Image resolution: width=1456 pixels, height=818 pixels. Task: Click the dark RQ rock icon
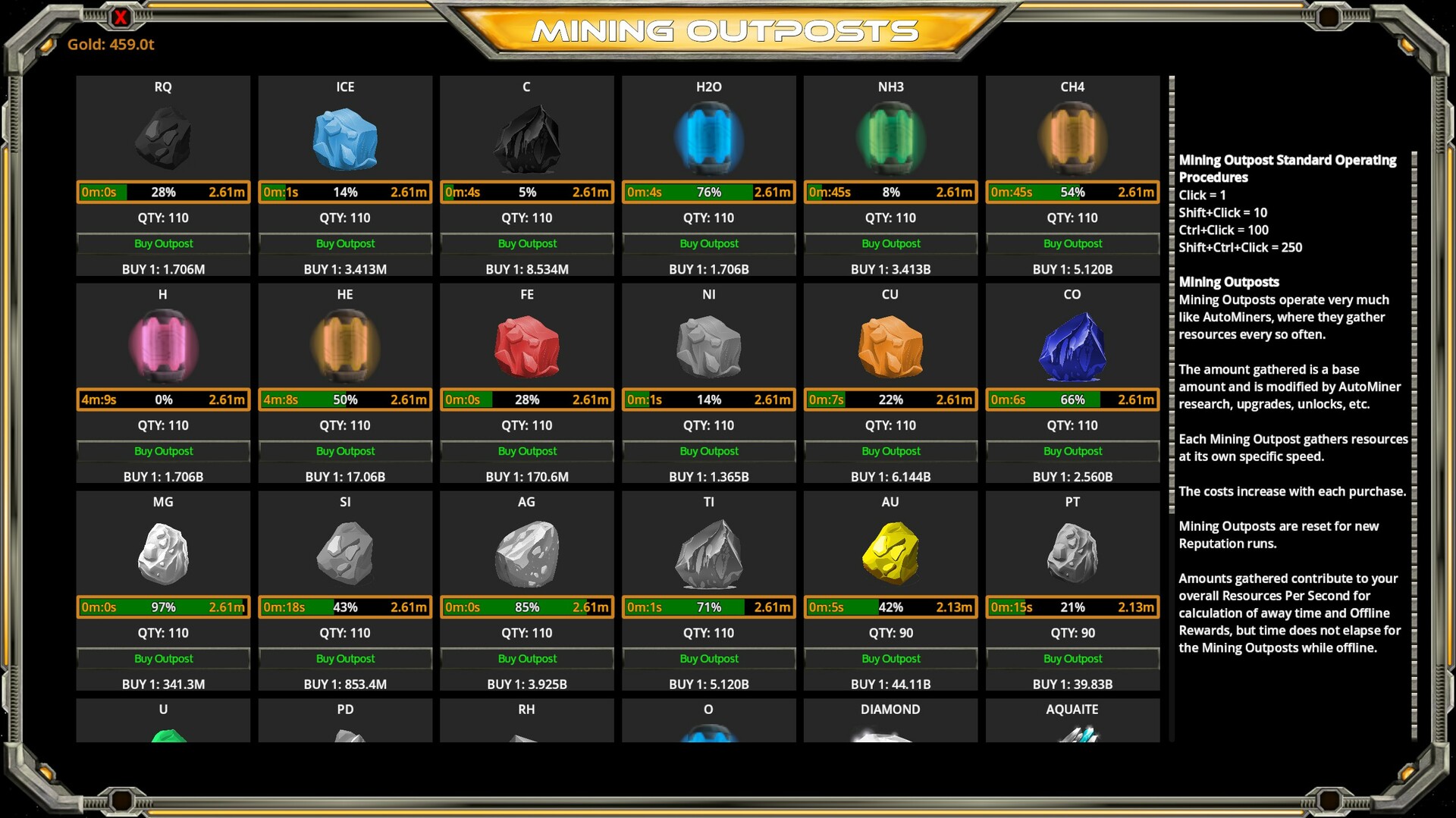[x=163, y=139]
